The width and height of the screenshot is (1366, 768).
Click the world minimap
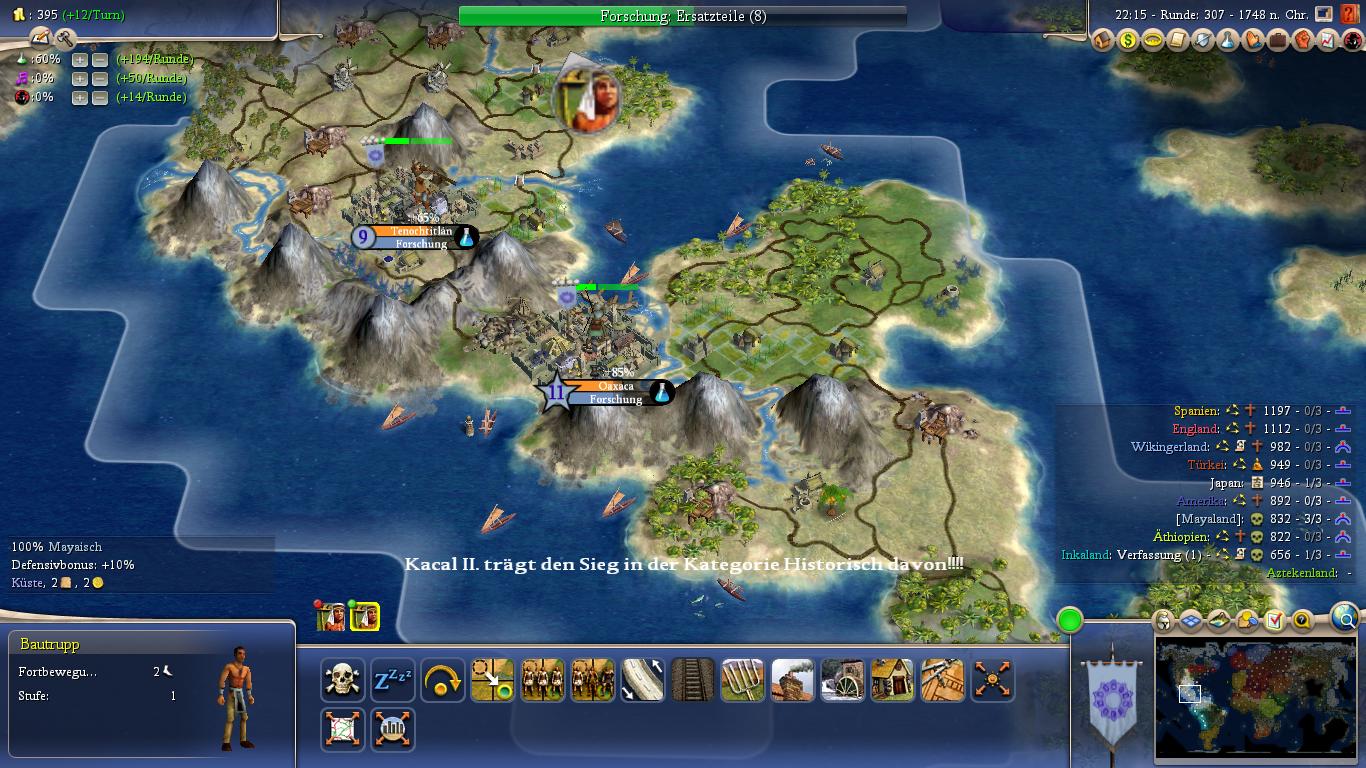point(1255,698)
